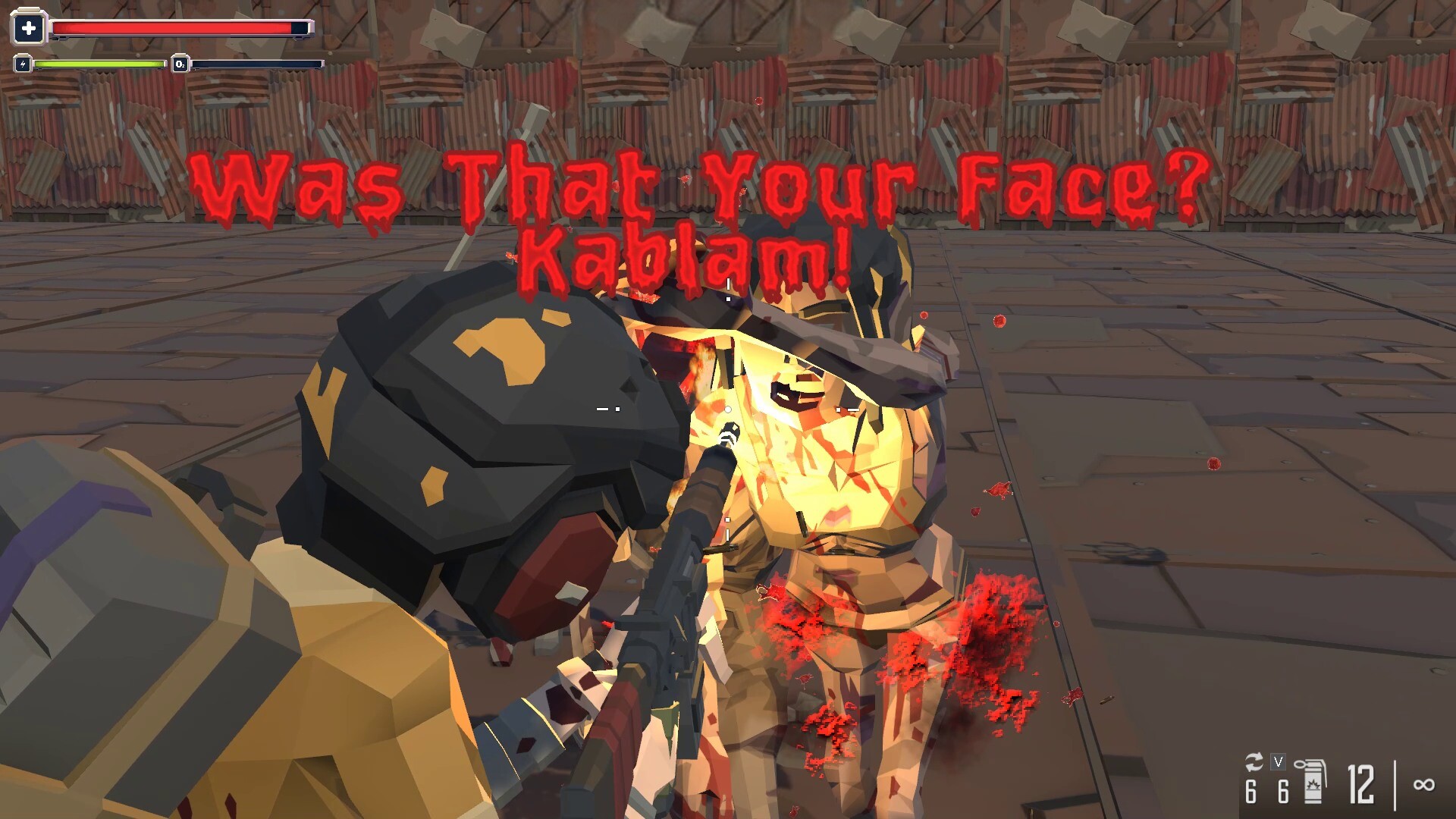Click the crosshair at screen center
The width and height of the screenshot is (1456, 819).
[728, 409]
